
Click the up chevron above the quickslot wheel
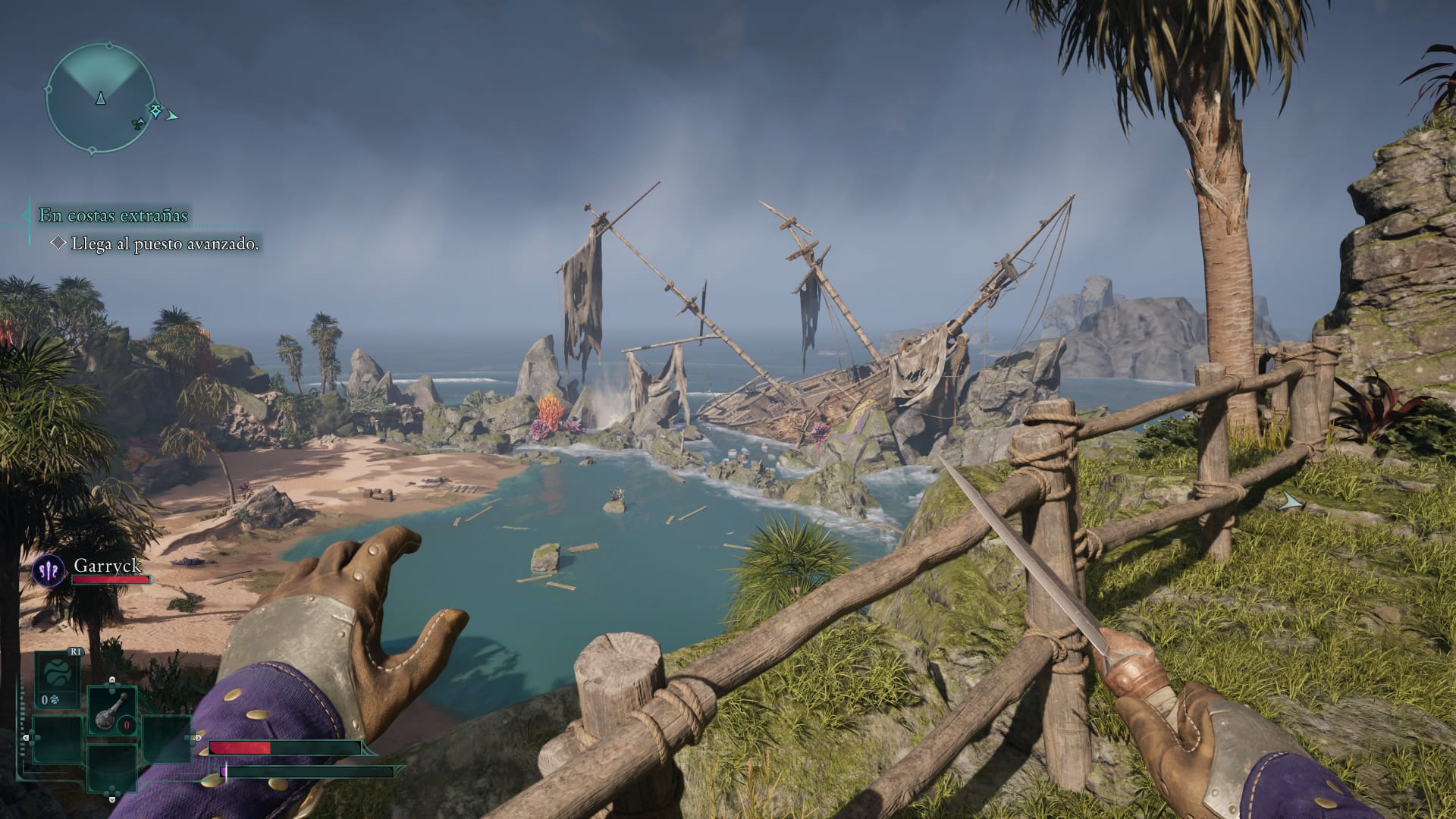(x=111, y=679)
